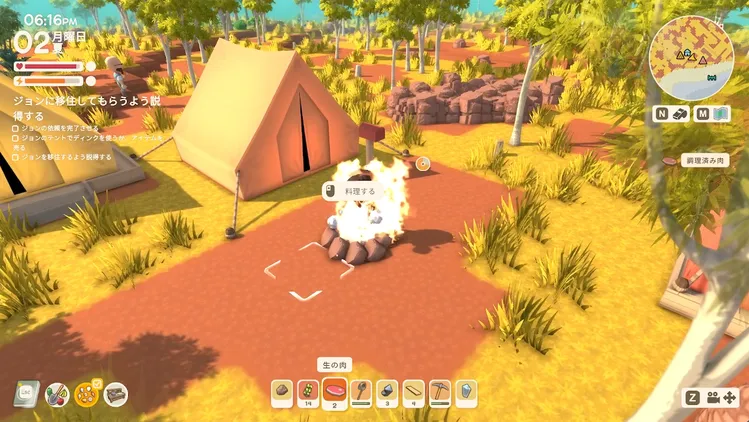The height and width of the screenshot is (422, 749).
Task: Open the orange shells collection icon
Action: point(87,394)
